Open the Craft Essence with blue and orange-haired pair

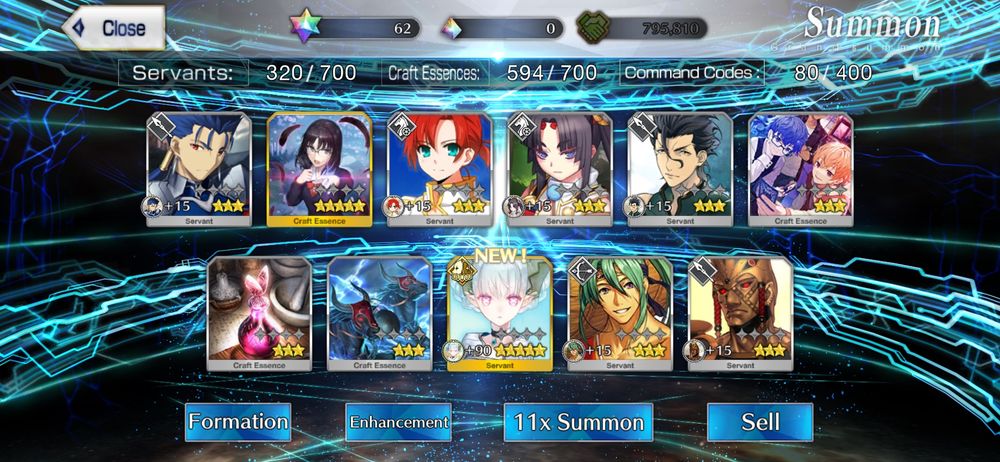tap(800, 170)
